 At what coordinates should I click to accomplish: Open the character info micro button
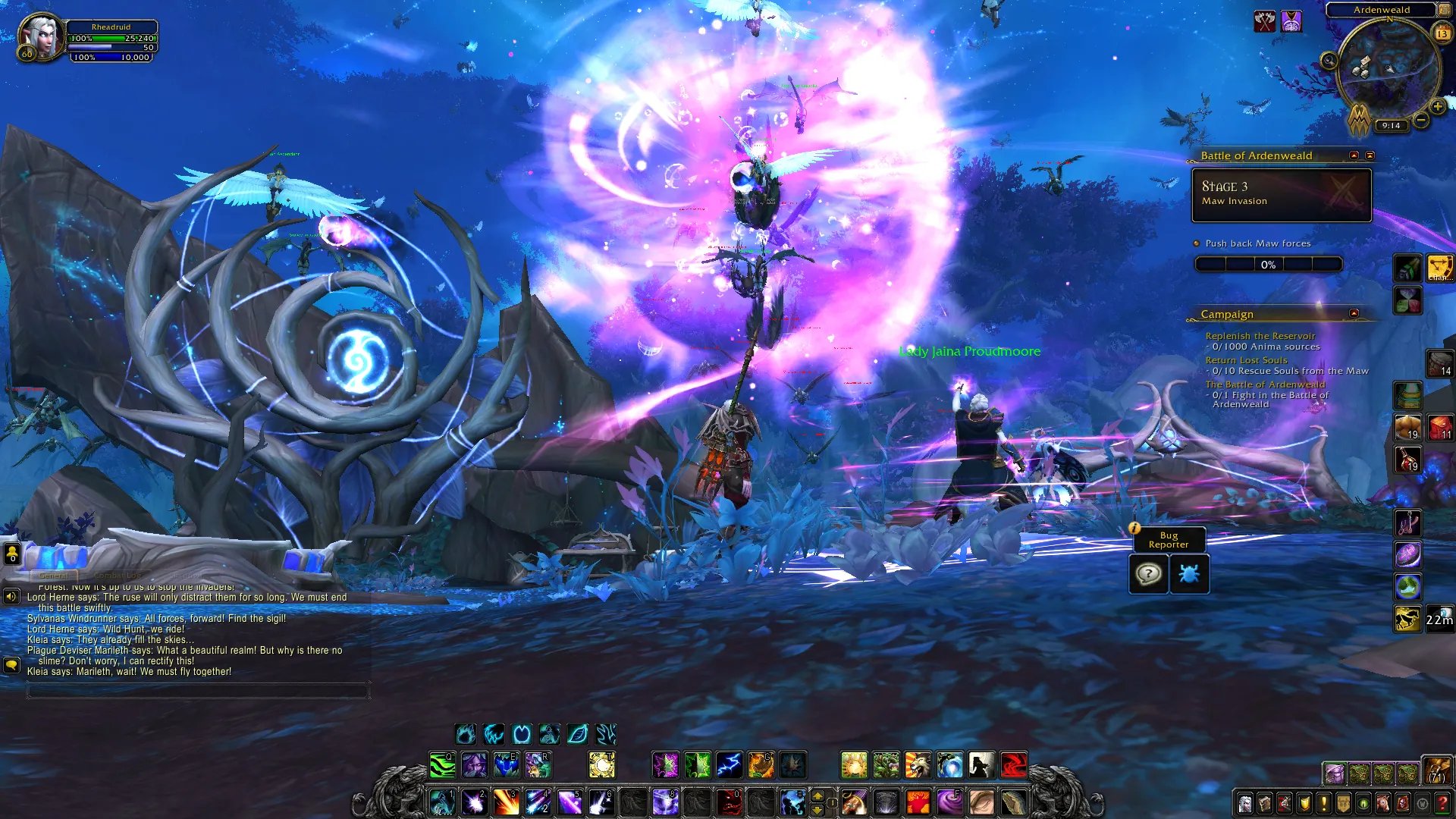[x=1244, y=803]
